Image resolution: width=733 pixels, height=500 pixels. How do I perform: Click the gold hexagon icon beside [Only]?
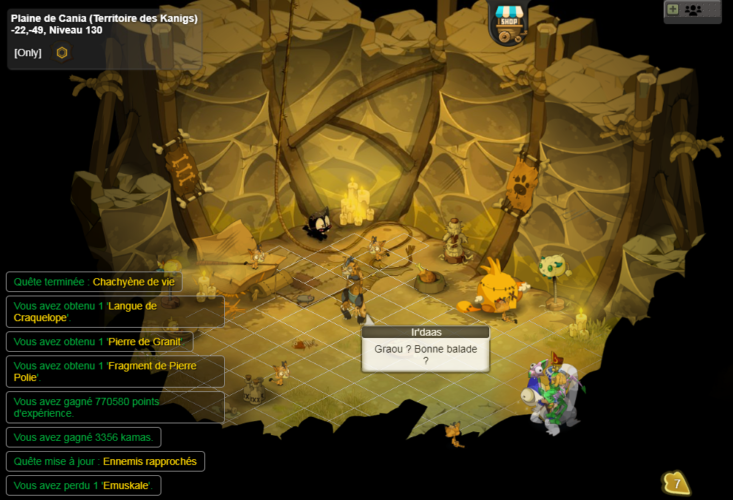[x=62, y=52]
